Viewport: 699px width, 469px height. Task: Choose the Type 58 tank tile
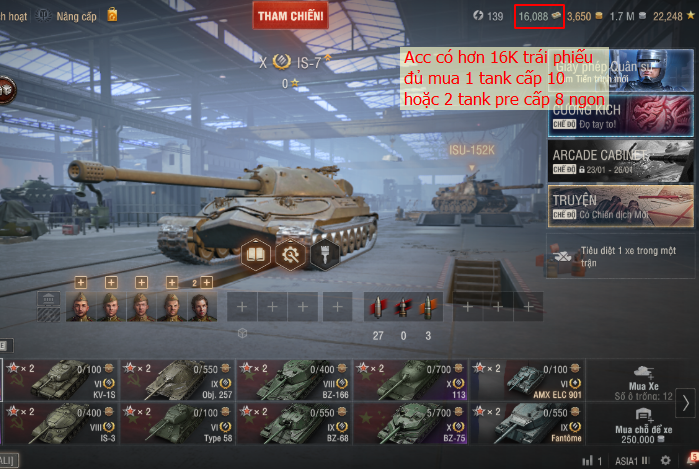[x=176, y=423]
